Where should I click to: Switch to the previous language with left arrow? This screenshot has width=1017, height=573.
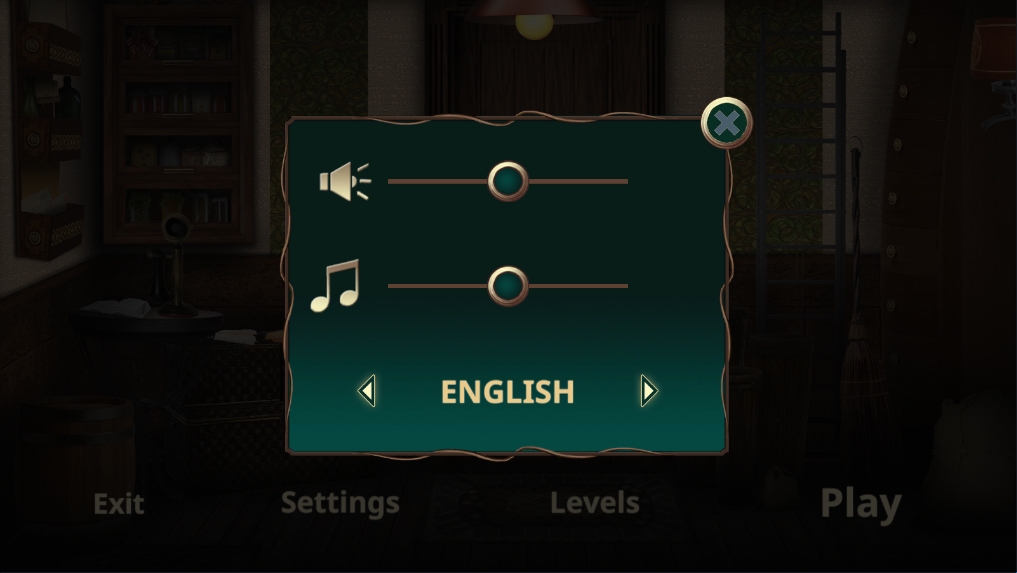(367, 391)
